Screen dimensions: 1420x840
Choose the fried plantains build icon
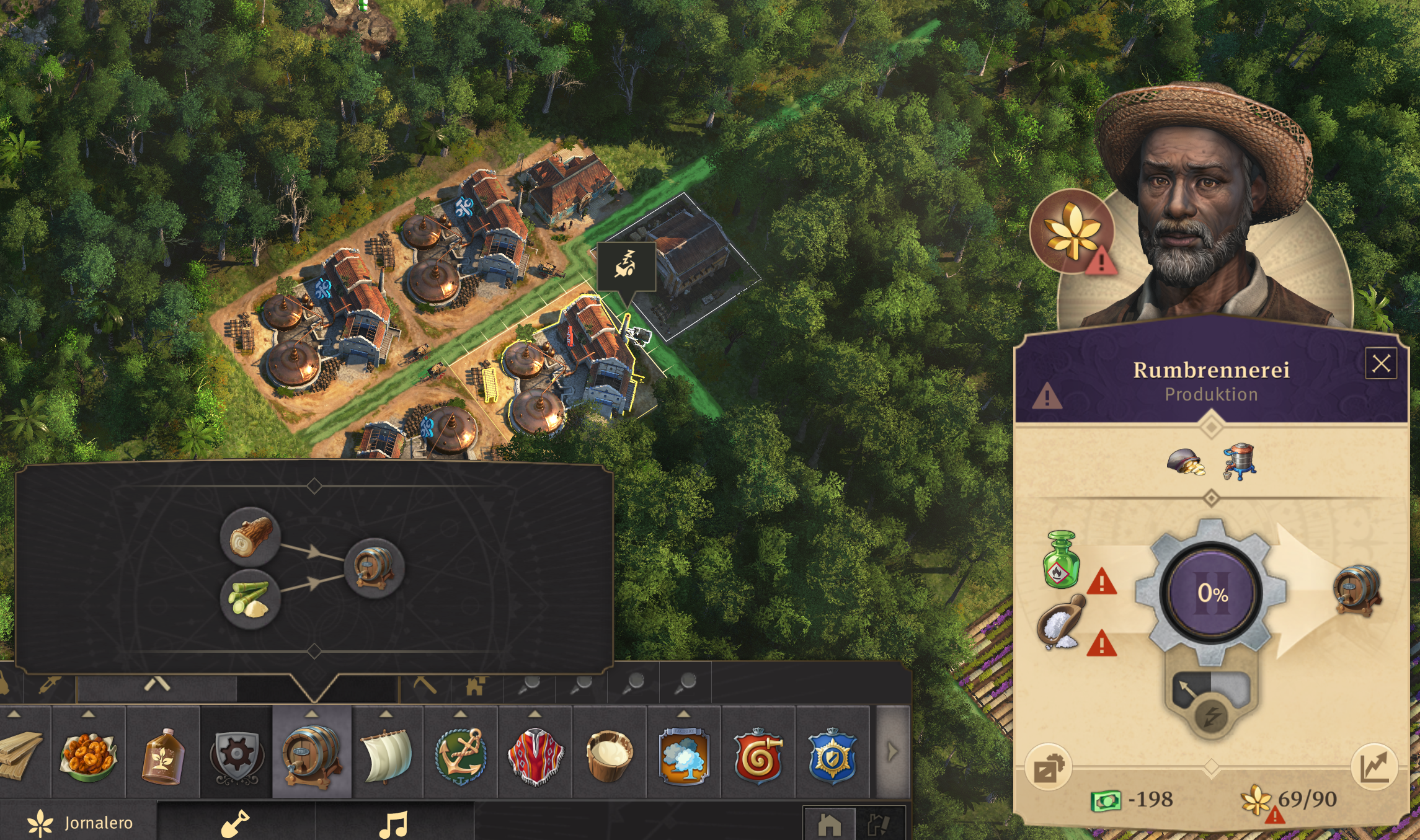(89, 754)
